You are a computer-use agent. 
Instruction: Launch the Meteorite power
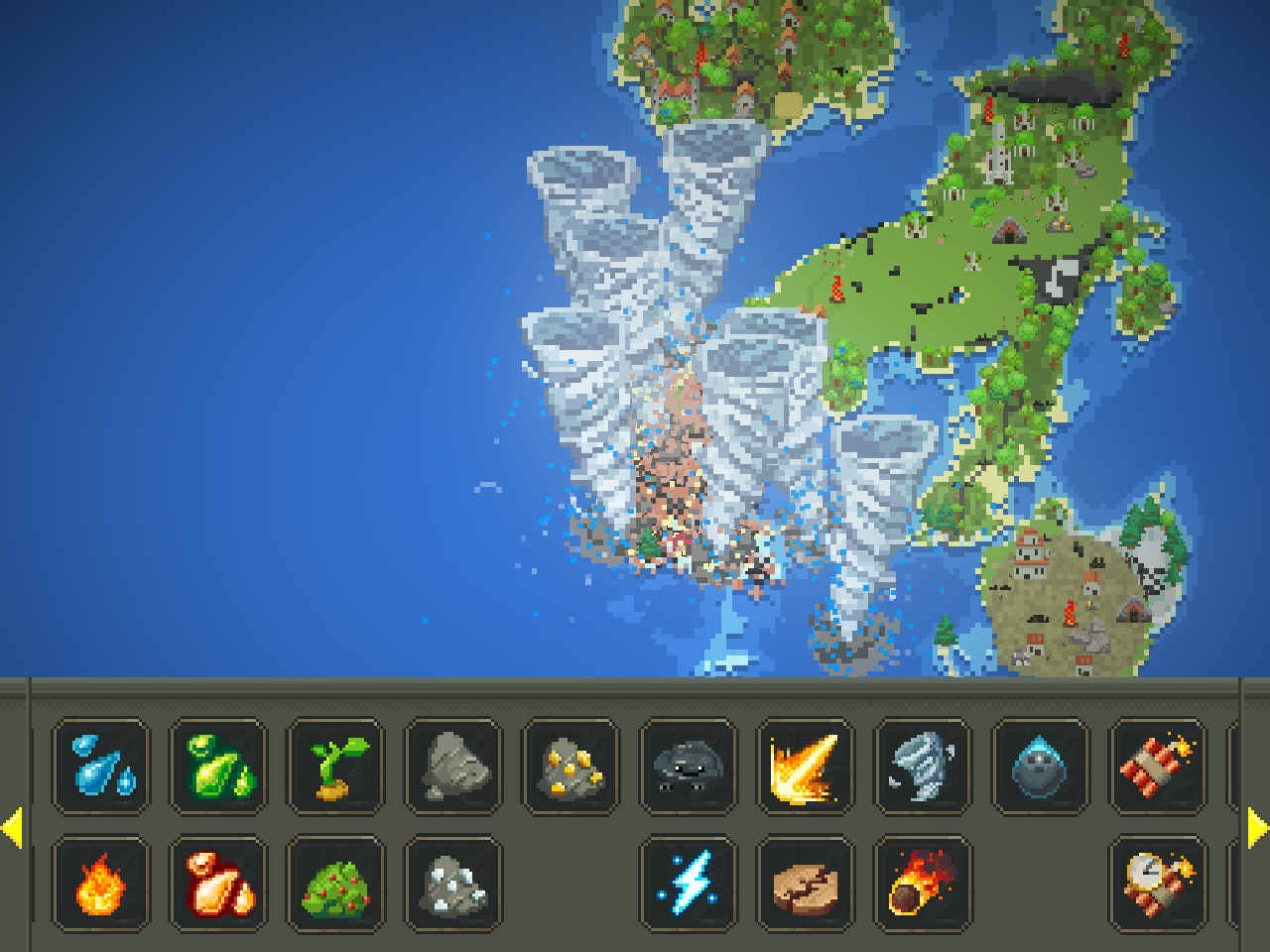point(923,885)
